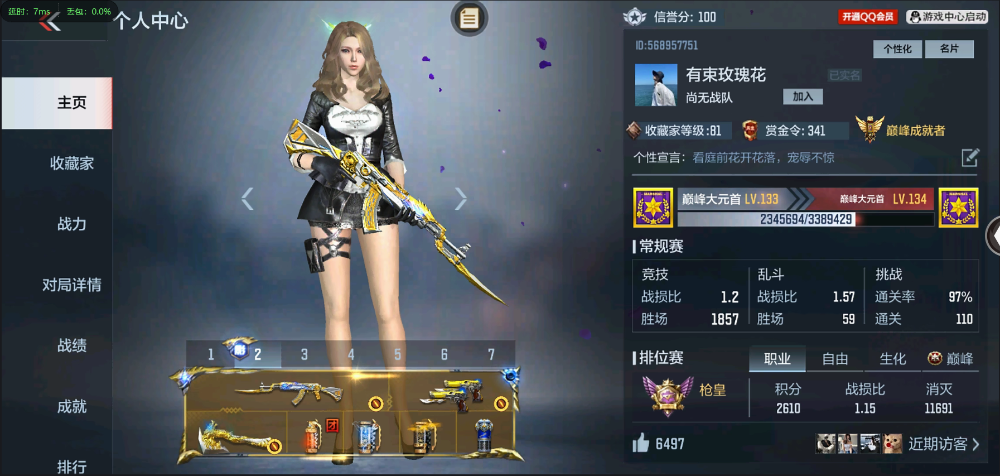
Task: Switch to the 战力 page
Action: 71,224
